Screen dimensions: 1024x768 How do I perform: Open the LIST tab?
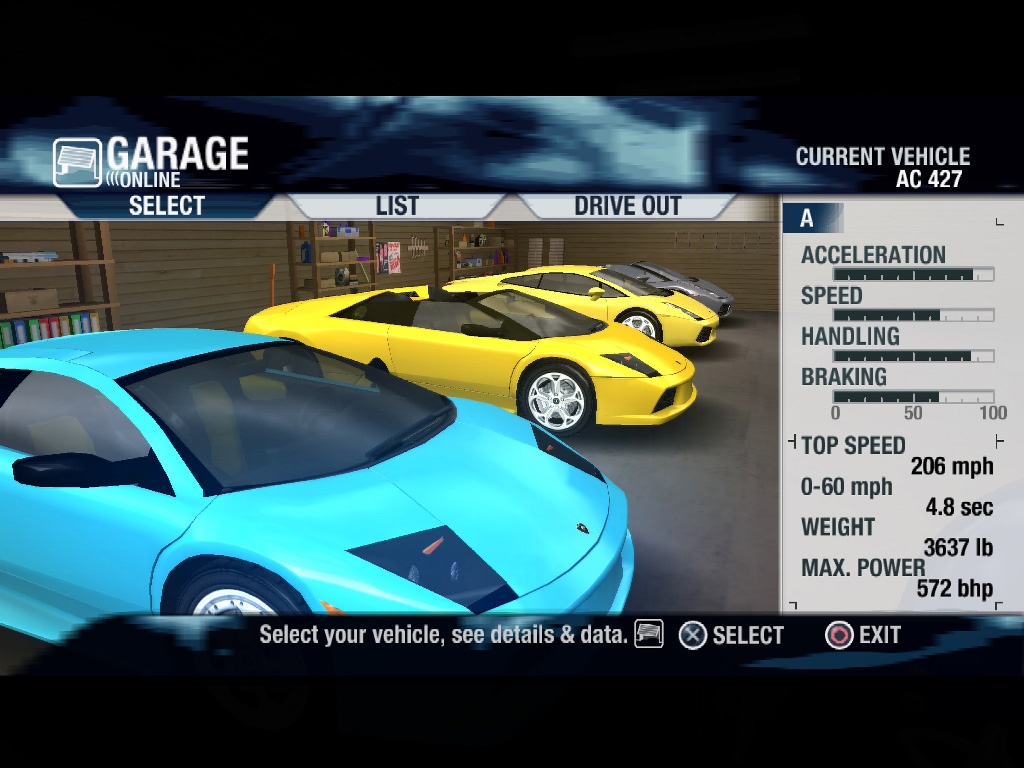(x=397, y=206)
